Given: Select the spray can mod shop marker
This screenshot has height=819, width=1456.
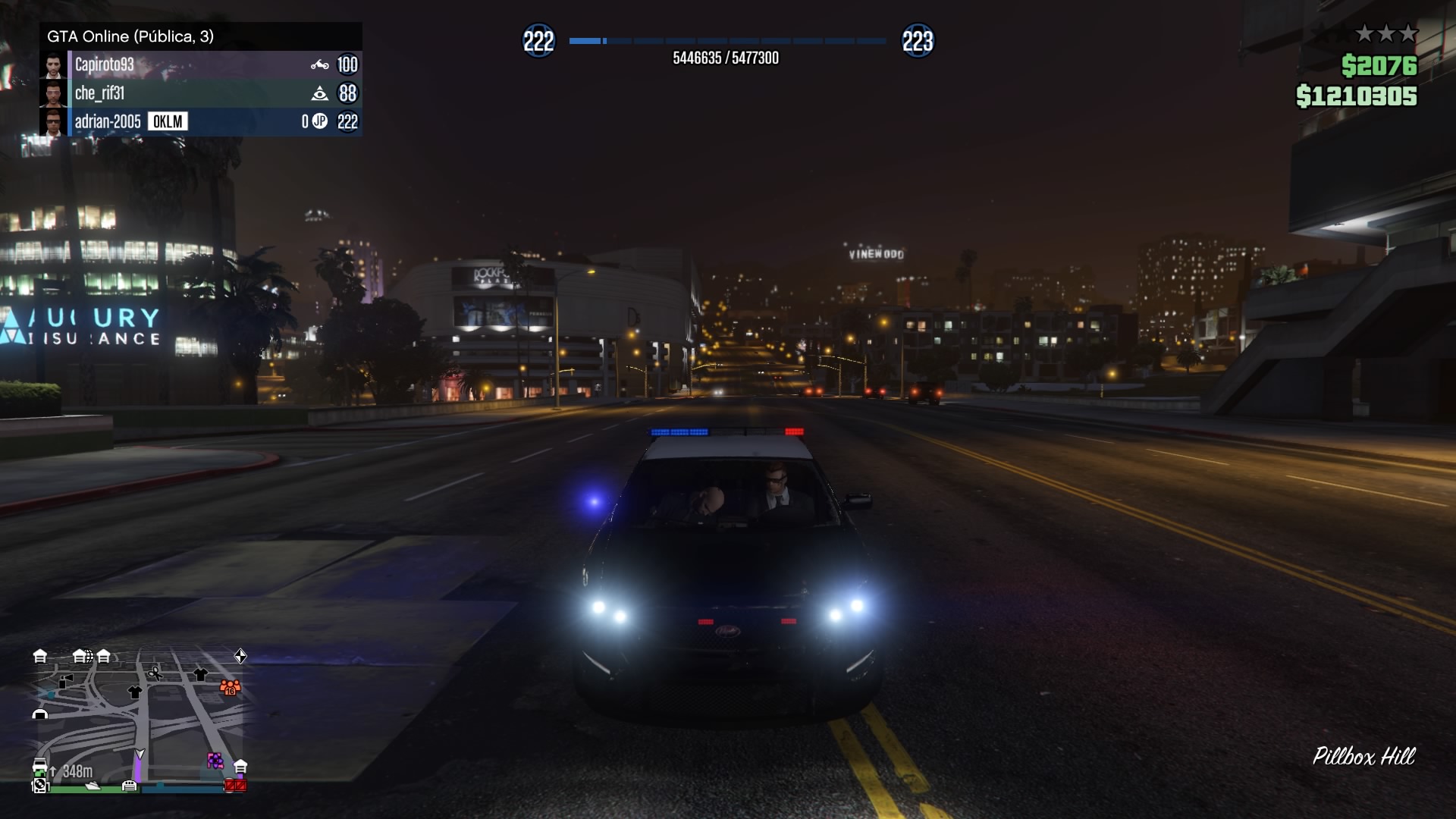Looking at the screenshot, I should [x=66, y=681].
